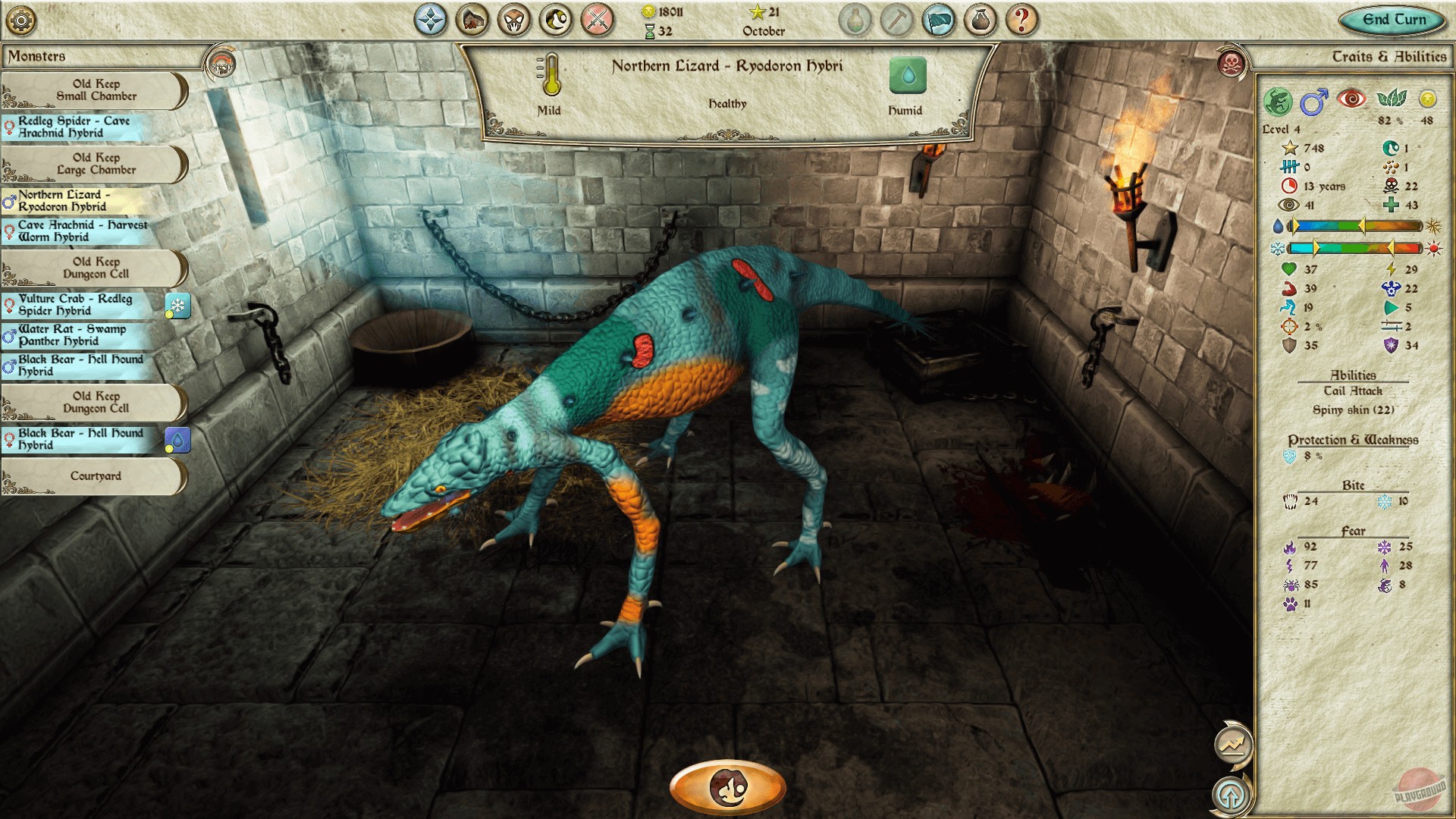
Task: Toggle the water-drop badge on the Black Bear Hybrid
Action: [x=179, y=439]
